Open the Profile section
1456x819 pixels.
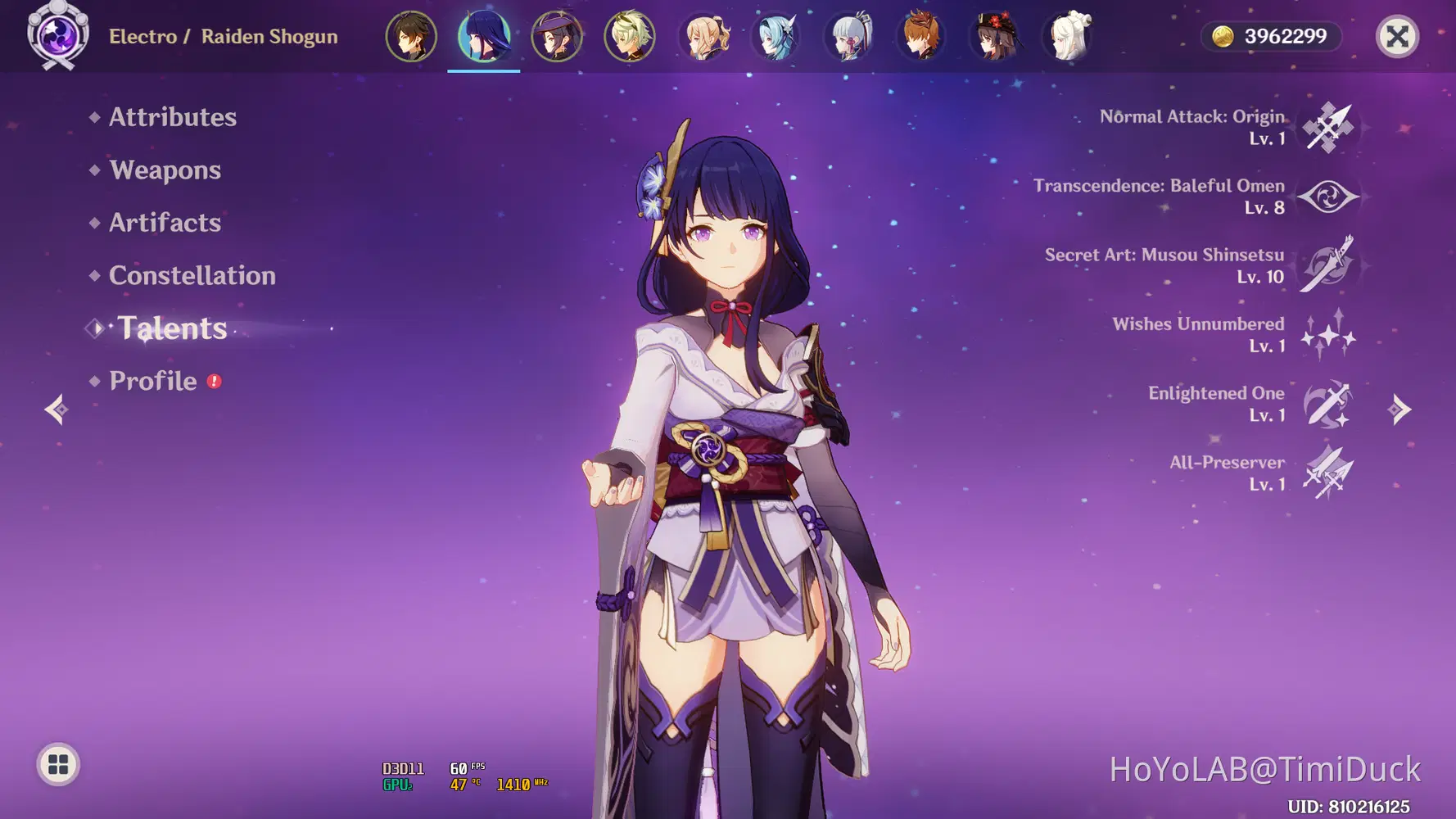(153, 382)
